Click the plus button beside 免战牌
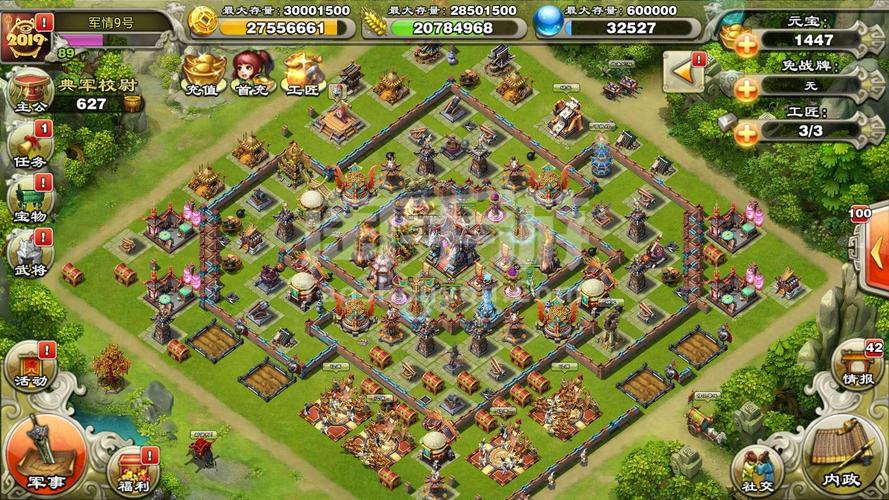The width and height of the screenshot is (889, 500). click(x=746, y=88)
